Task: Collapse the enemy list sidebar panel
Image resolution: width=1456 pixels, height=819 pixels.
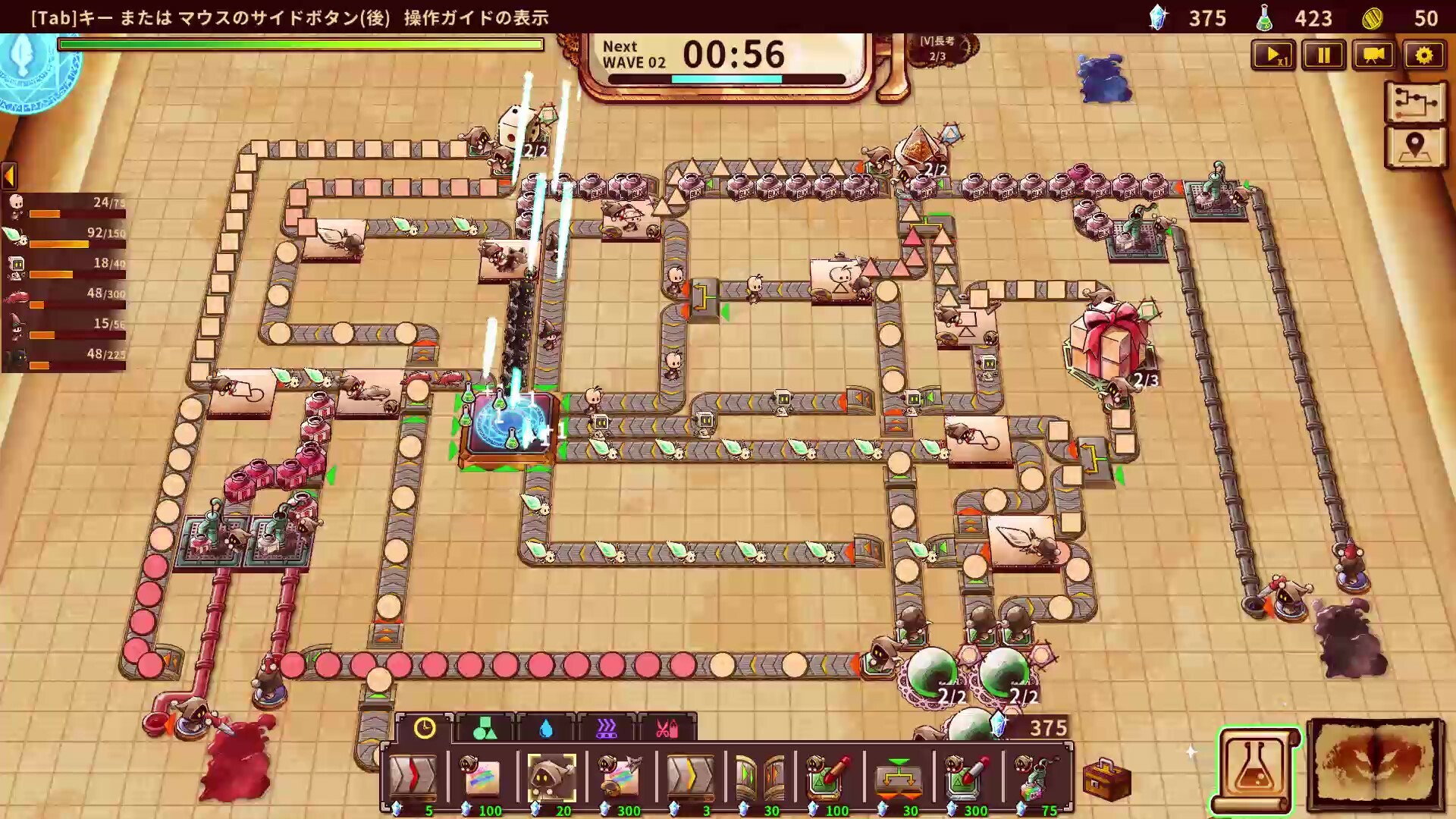Action: (9, 176)
